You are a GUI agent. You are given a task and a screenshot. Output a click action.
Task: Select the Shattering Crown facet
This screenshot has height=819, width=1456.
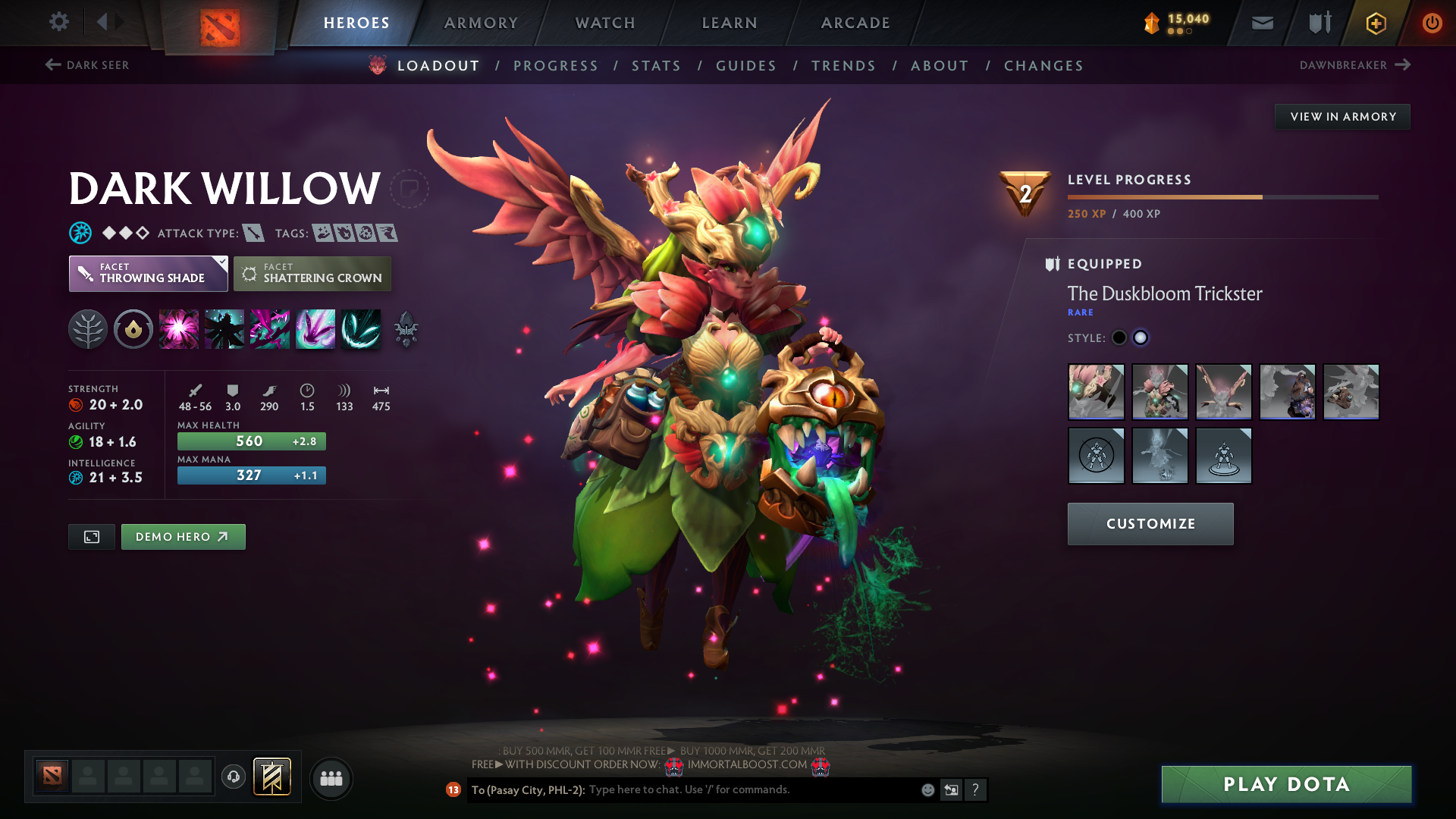point(312,273)
